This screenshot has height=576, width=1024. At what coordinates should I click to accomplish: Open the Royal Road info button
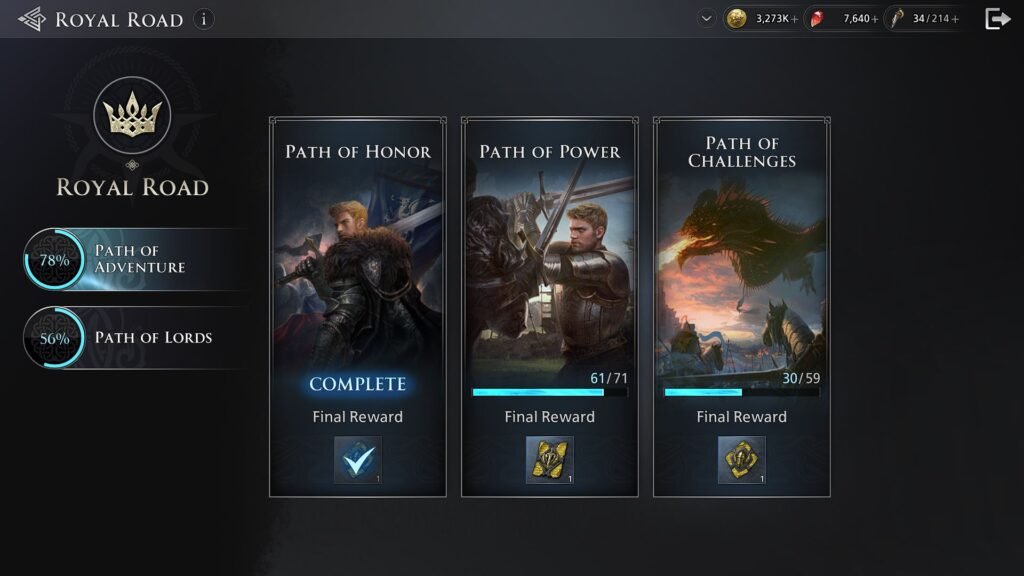(x=204, y=19)
